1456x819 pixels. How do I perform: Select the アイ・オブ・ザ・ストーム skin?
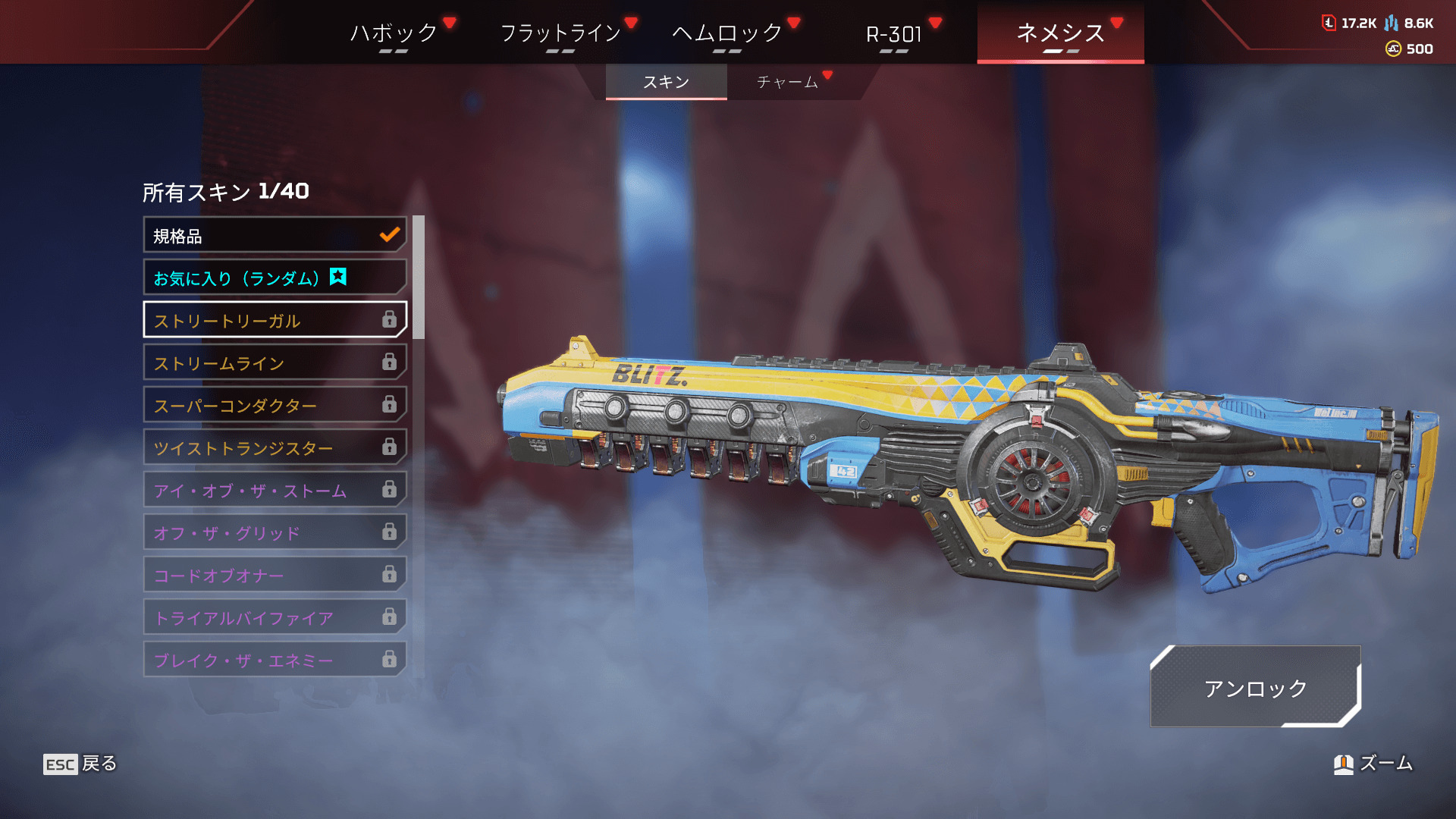click(x=275, y=491)
